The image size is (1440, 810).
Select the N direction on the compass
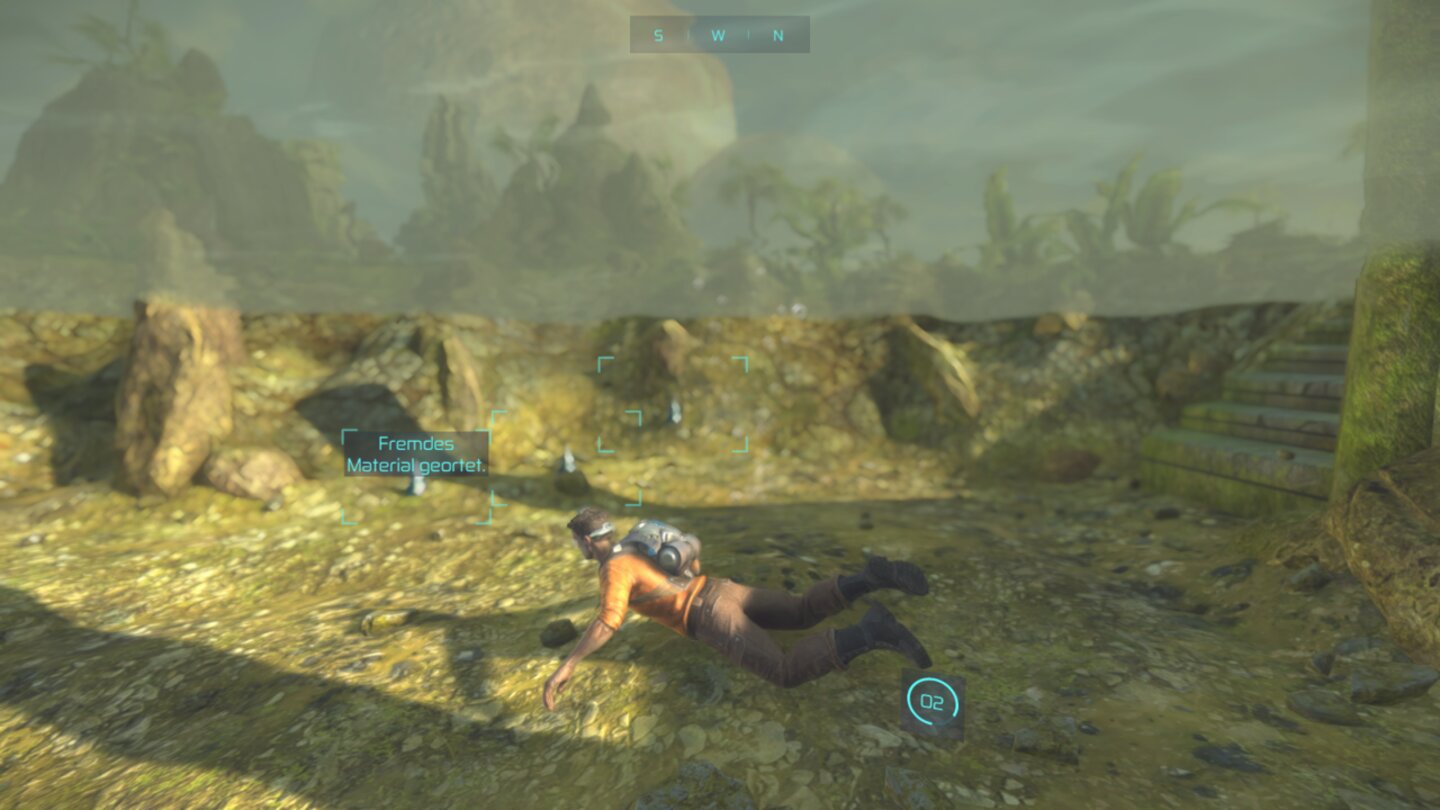click(778, 35)
